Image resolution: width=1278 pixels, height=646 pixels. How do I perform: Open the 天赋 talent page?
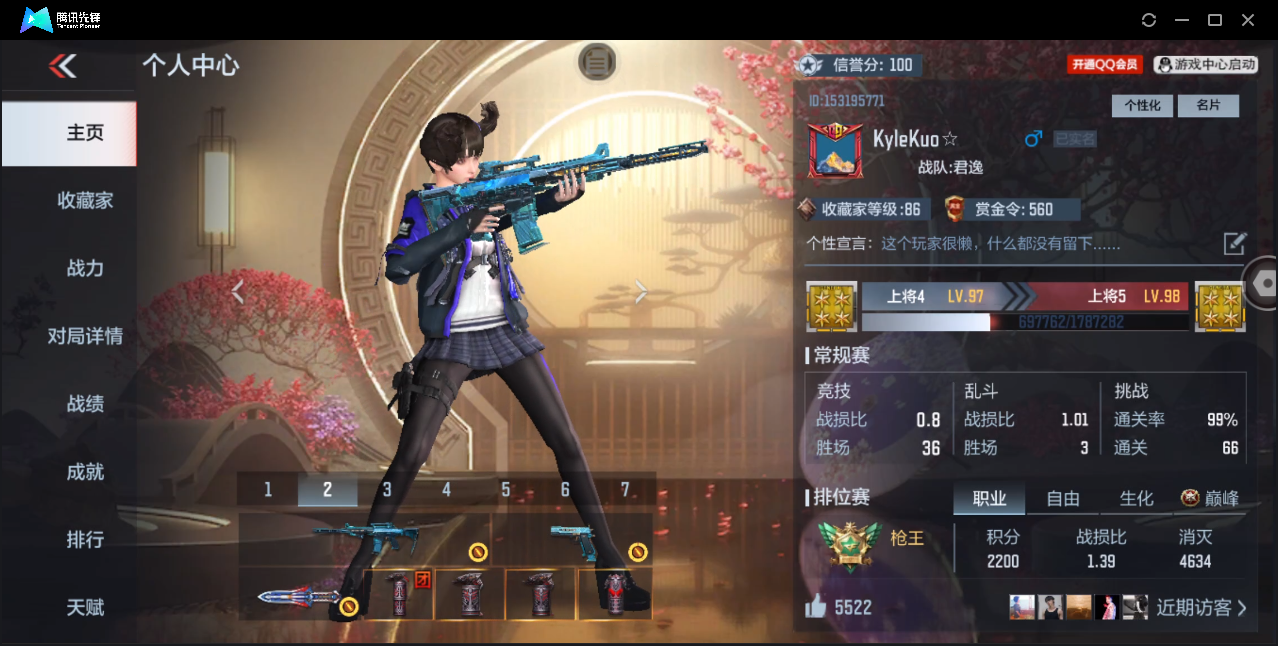pos(85,607)
